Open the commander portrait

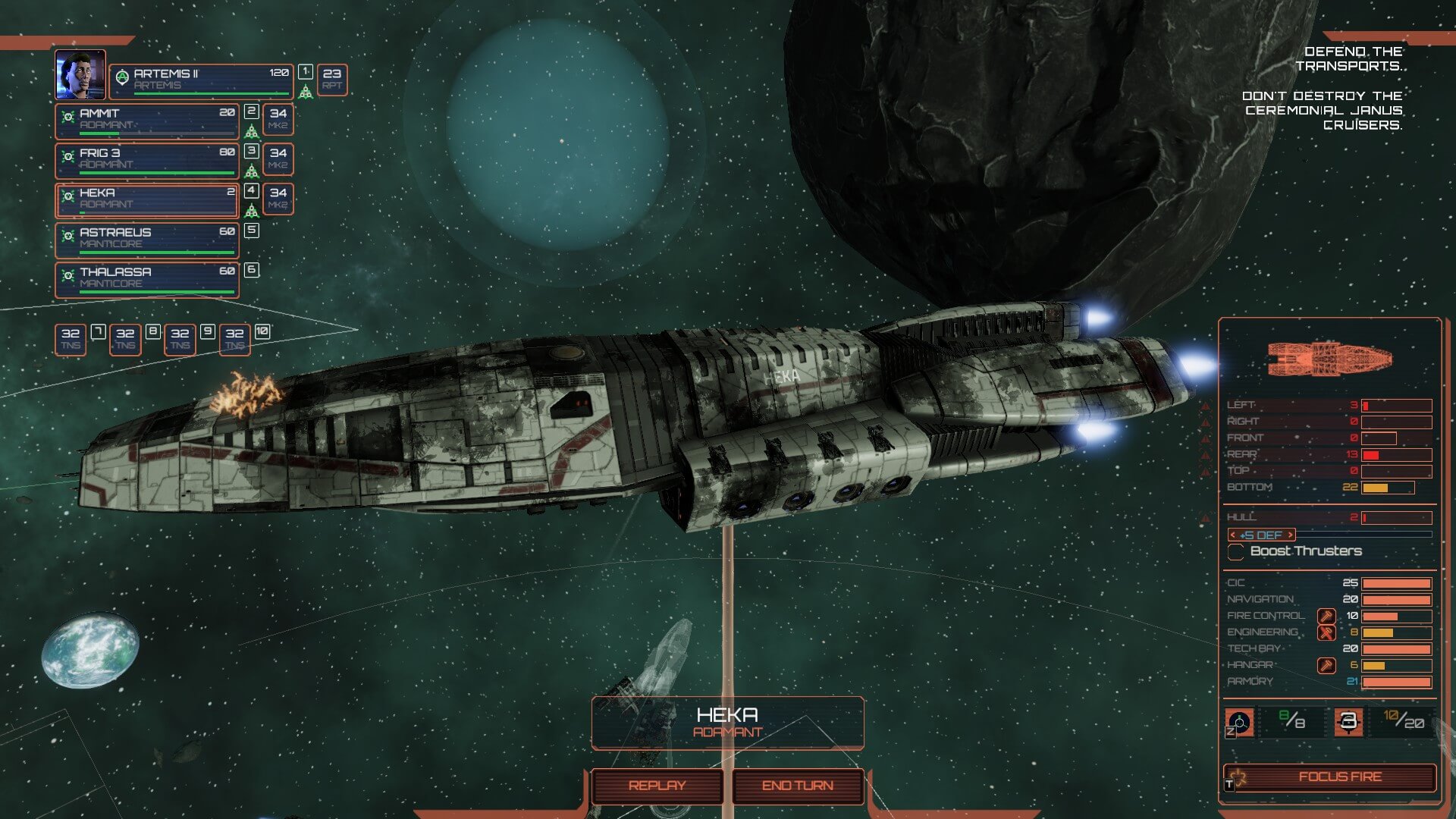[80, 74]
